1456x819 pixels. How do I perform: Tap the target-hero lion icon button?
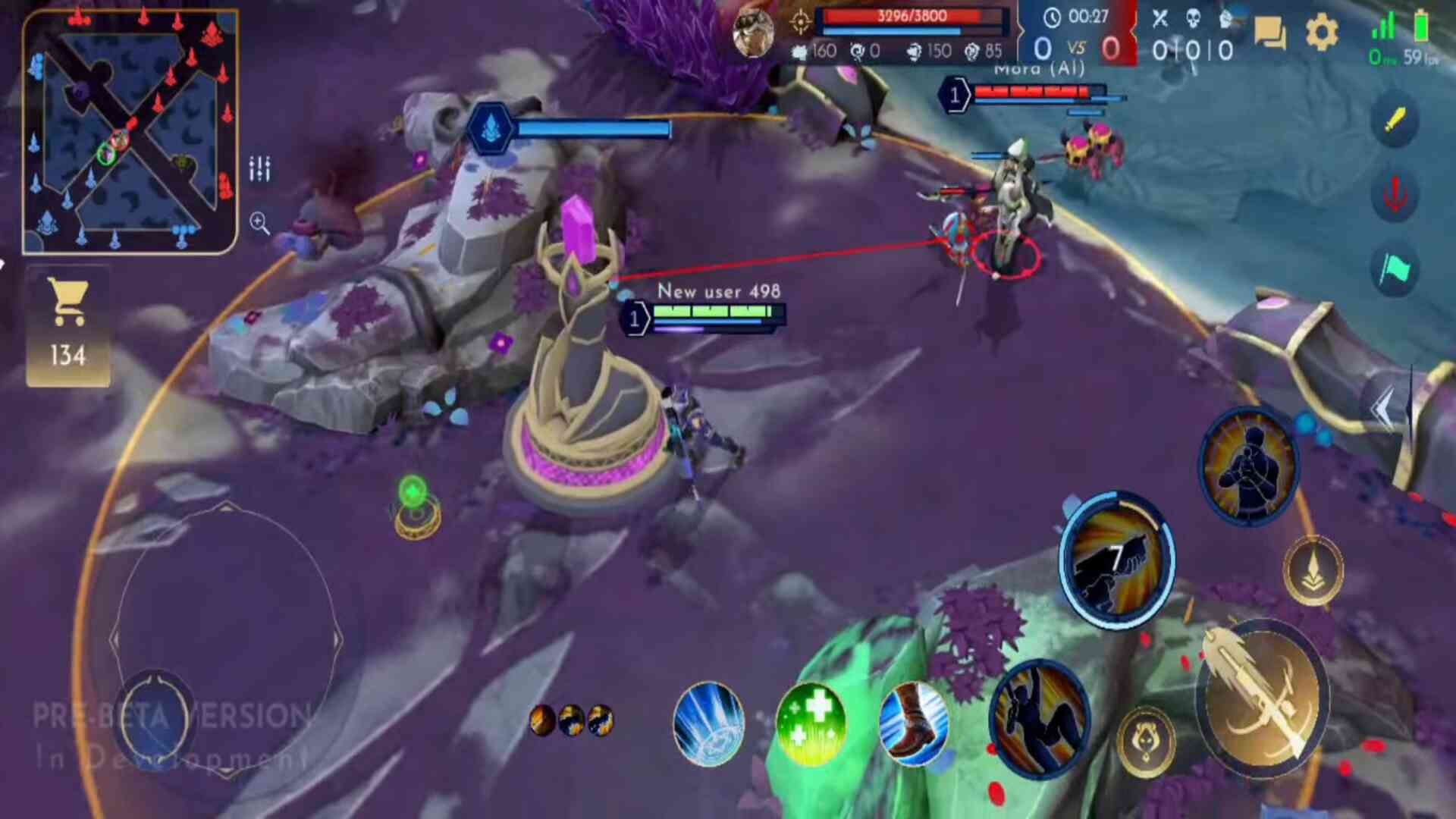[1146, 742]
